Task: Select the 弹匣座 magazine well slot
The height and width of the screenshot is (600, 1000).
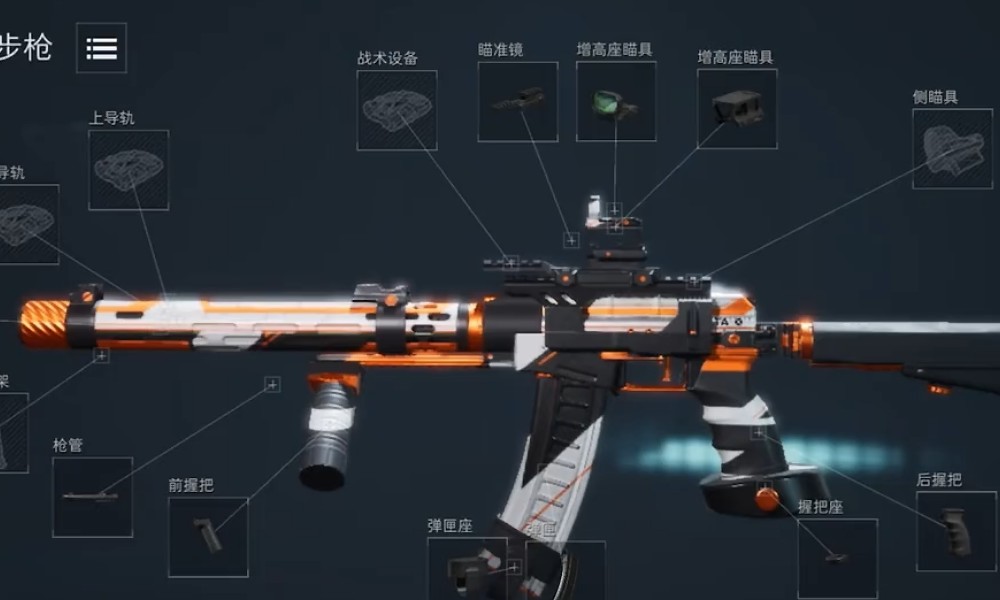Action: coord(467,568)
